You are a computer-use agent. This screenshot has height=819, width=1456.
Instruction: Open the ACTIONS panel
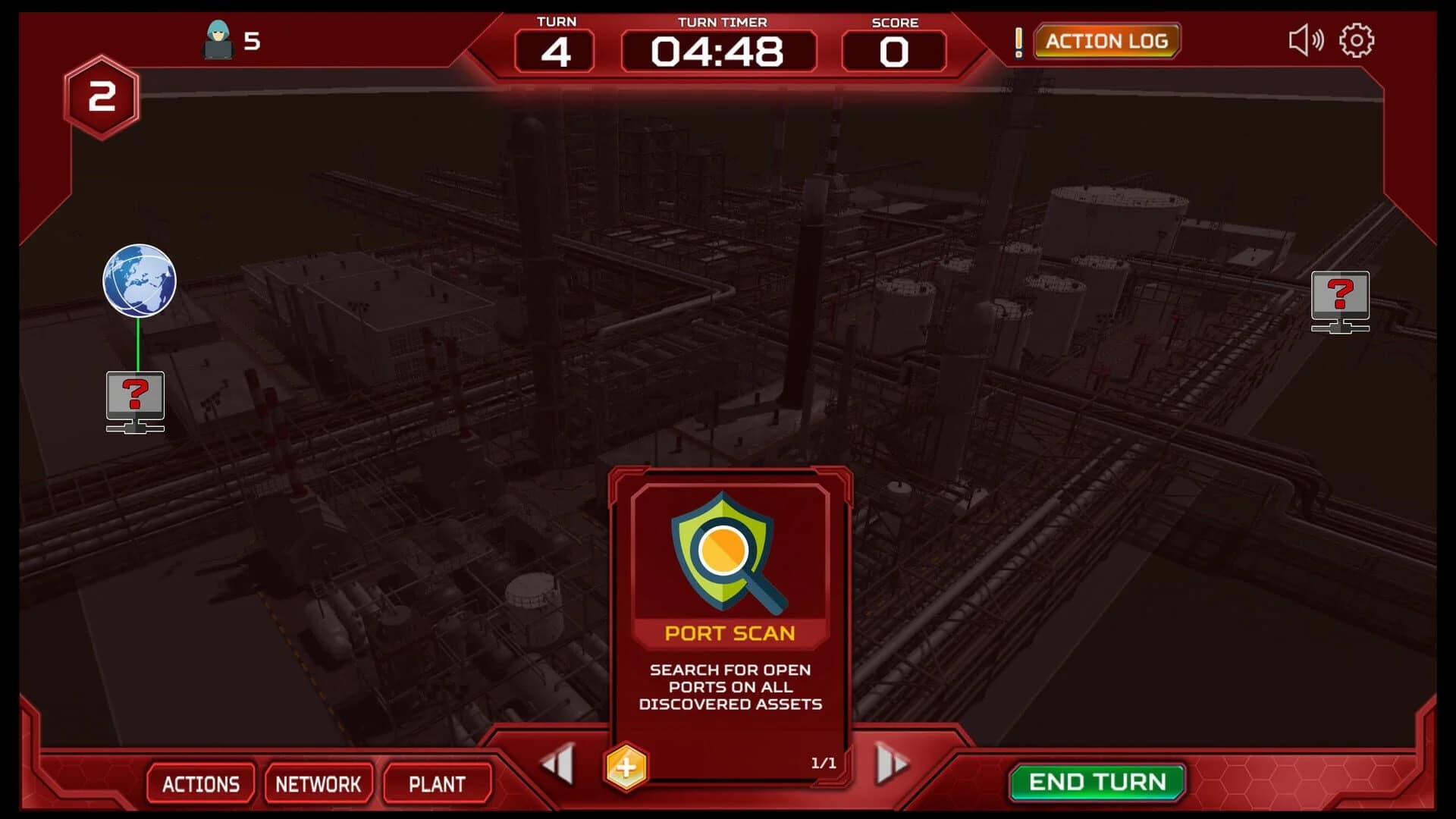coord(200,784)
